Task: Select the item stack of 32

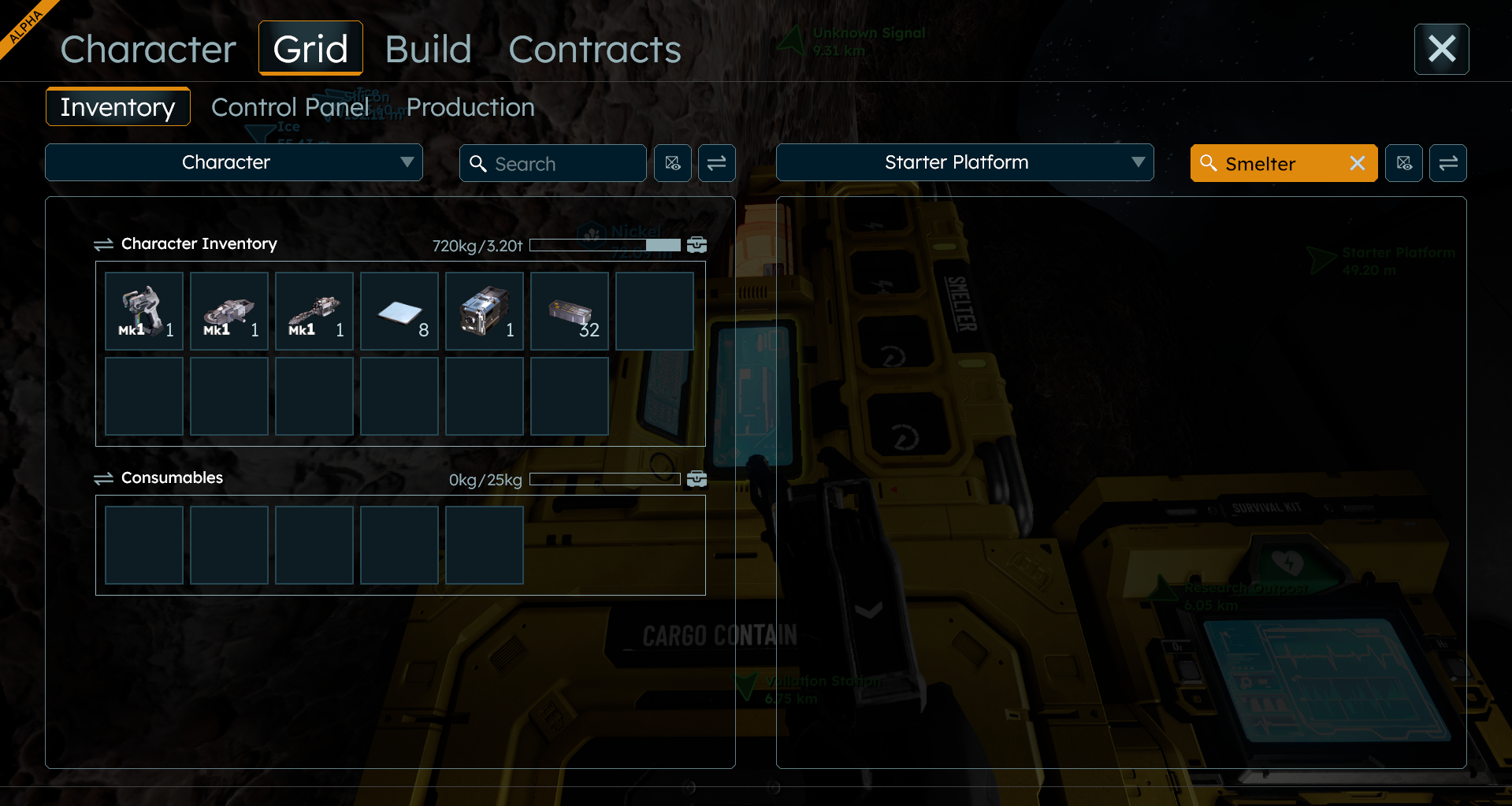Action: 570,311
